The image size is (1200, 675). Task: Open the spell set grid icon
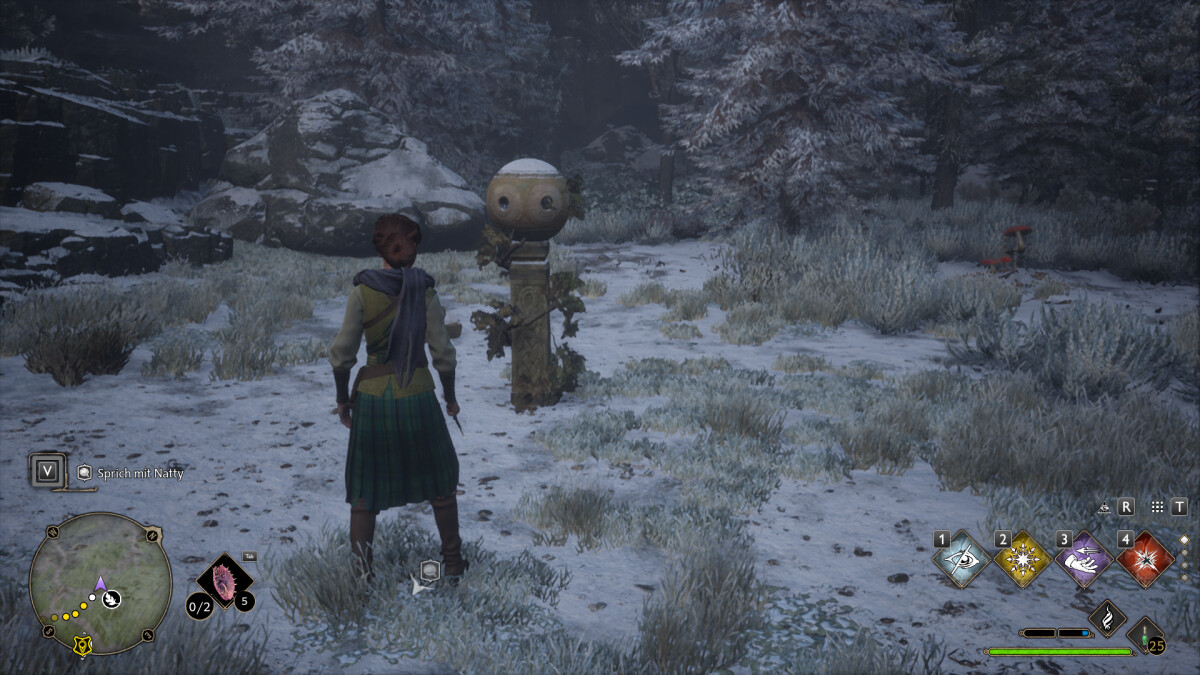[x=1157, y=507]
